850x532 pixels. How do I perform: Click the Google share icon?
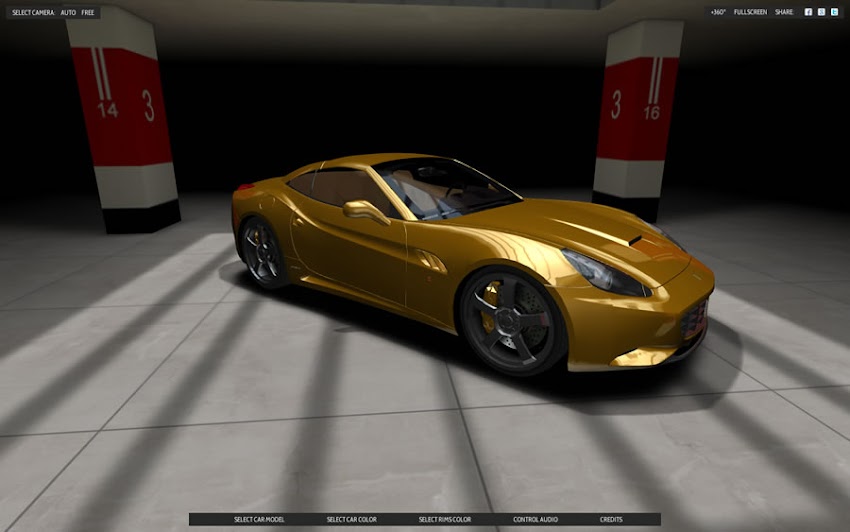pos(821,12)
